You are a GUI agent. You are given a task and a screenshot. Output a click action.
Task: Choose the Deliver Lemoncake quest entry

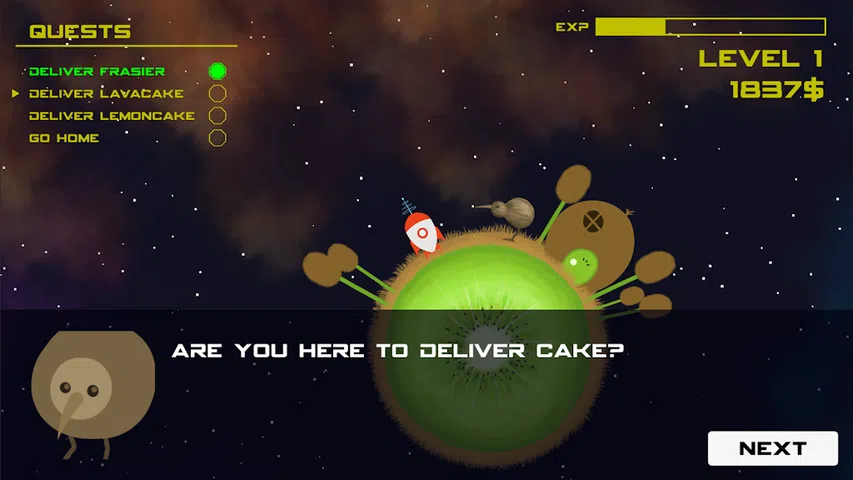click(112, 116)
